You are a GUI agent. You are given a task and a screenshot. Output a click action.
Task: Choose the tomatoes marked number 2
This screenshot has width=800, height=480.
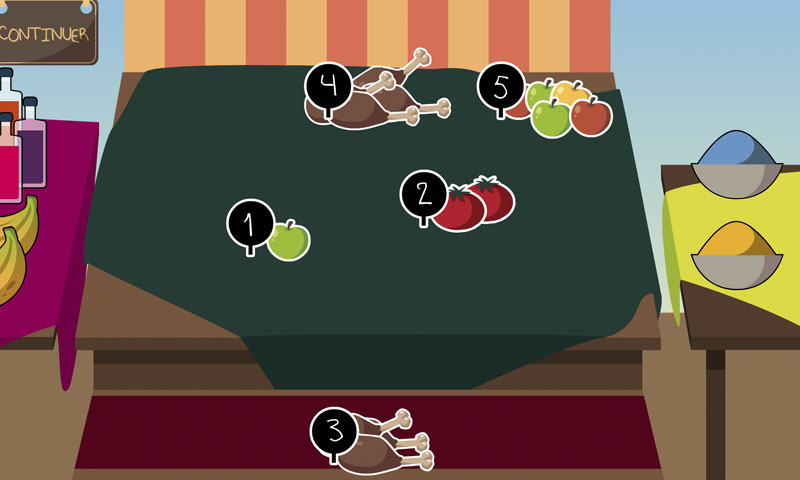click(472, 204)
